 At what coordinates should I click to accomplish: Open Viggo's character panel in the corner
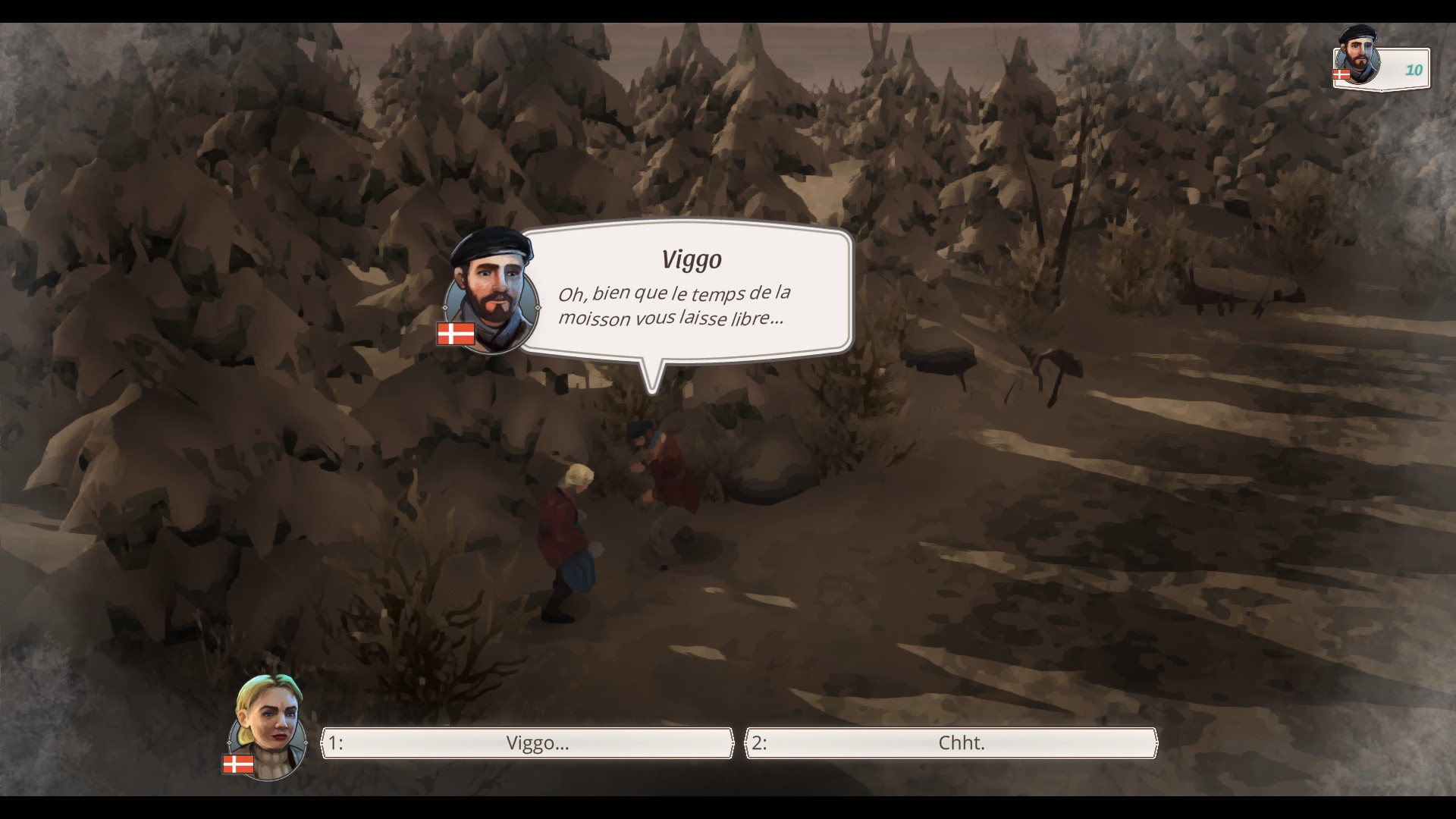1380,66
